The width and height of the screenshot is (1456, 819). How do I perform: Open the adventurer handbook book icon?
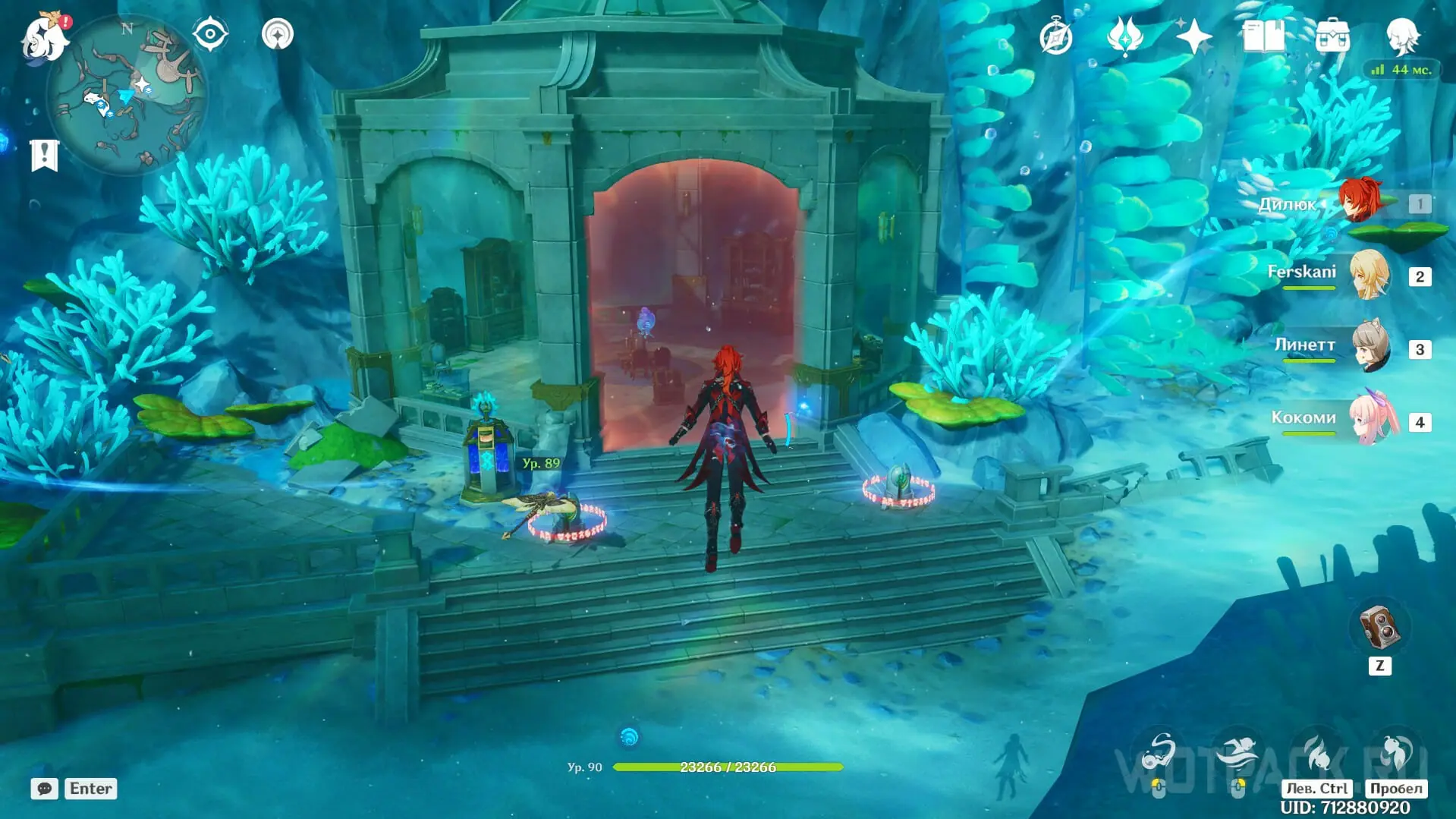point(1263,36)
